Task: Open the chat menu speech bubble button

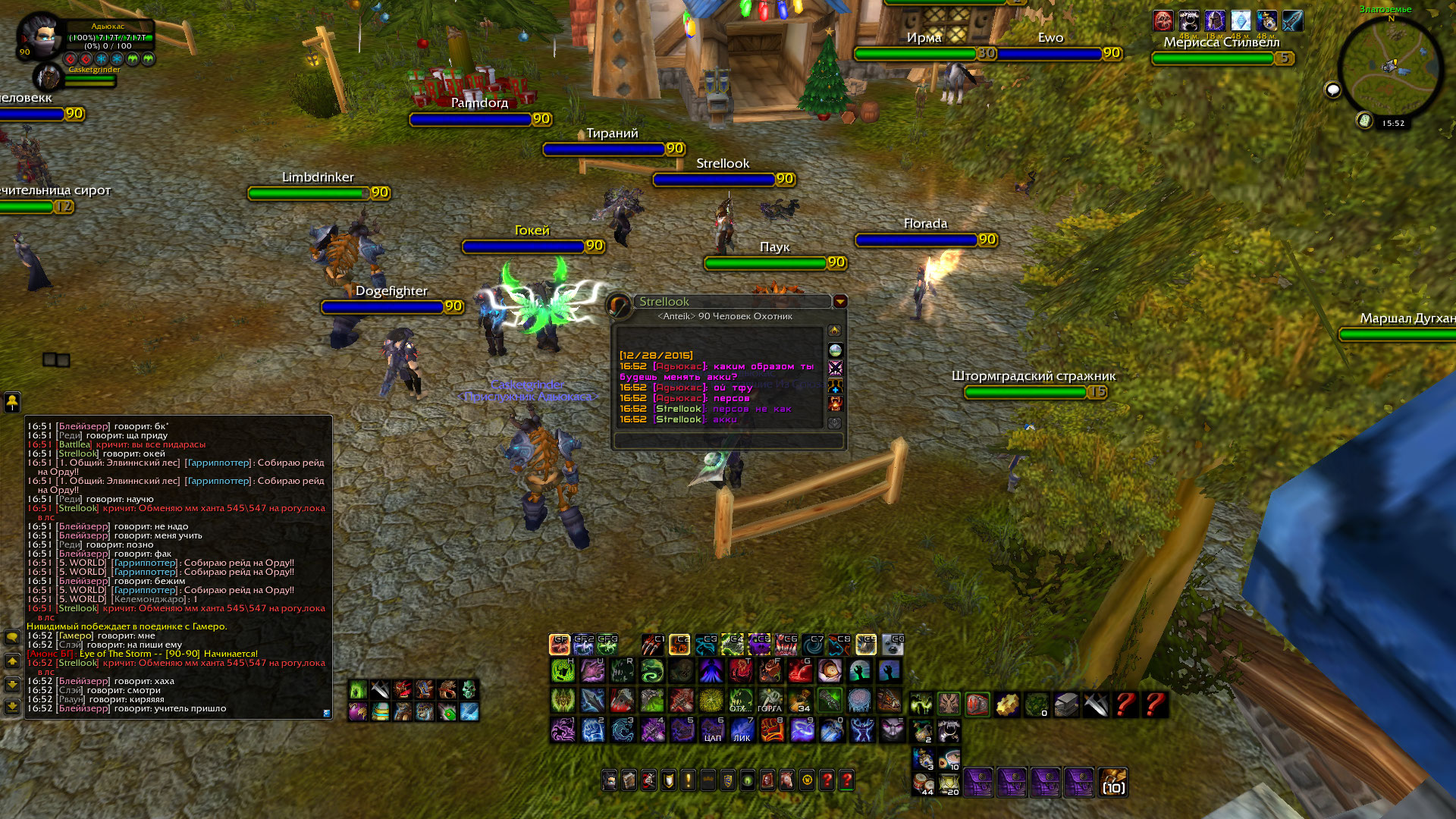Action: 12,637
